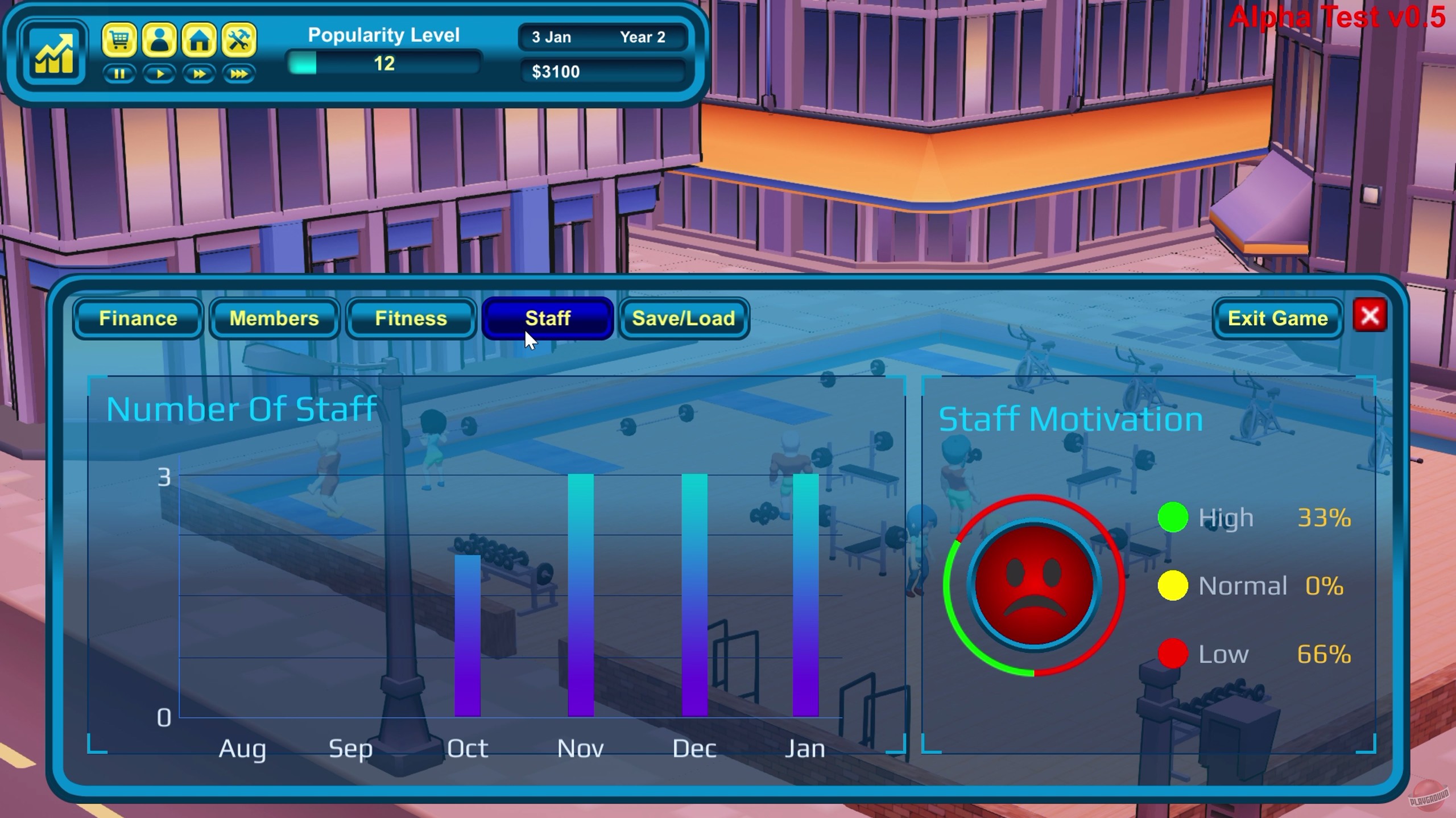Image resolution: width=1456 pixels, height=818 pixels.
Task: Resume game with the play button
Action: 160,74
